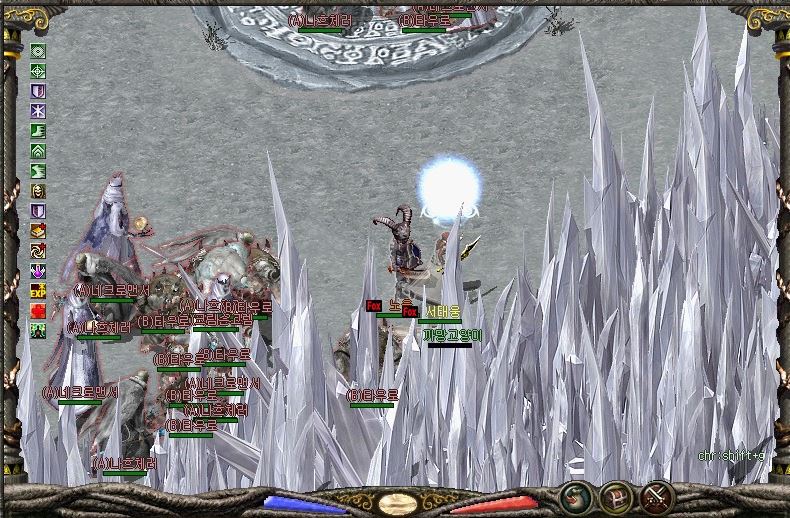This screenshot has width=790, height=518.
Task: Open the treasure chest inventory button
Action: [614, 496]
